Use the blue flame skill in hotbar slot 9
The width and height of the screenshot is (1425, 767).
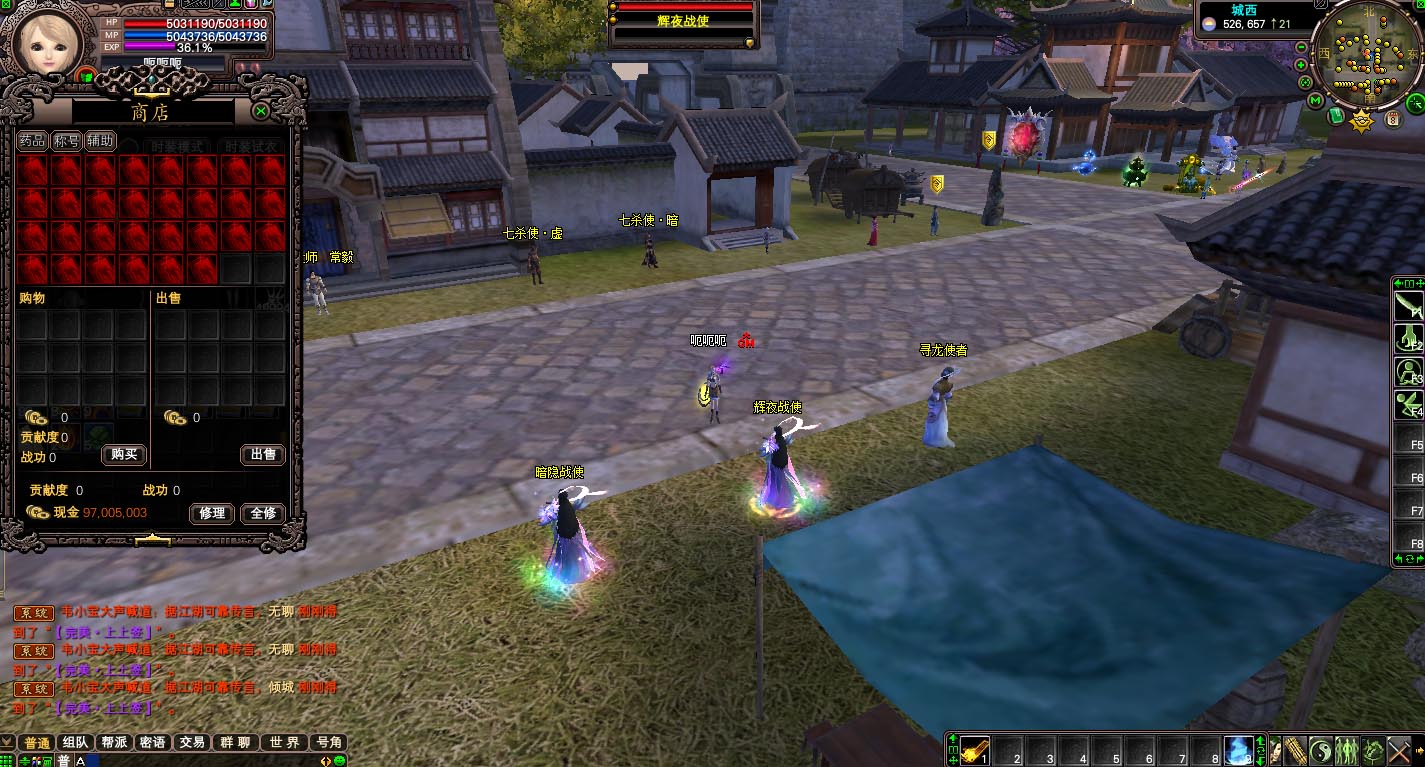1238,750
